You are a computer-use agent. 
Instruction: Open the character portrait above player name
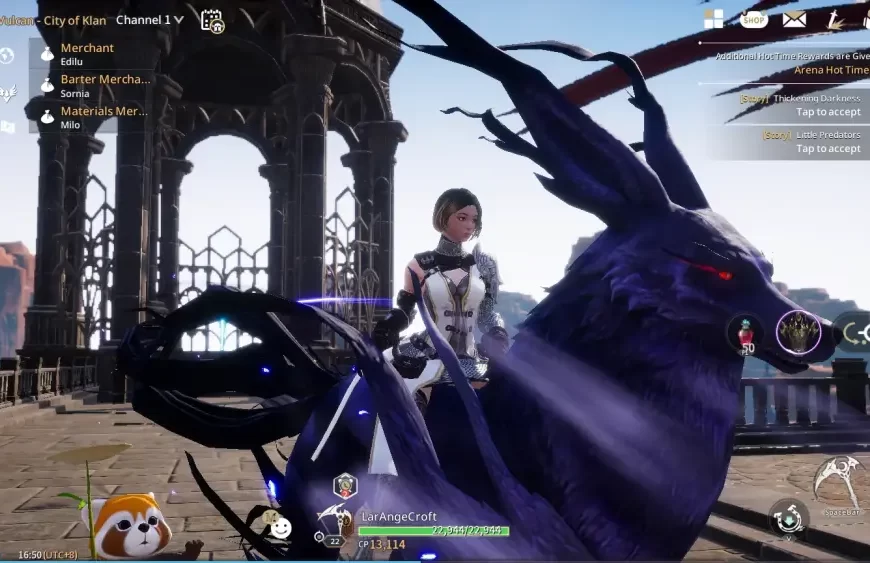(345, 487)
